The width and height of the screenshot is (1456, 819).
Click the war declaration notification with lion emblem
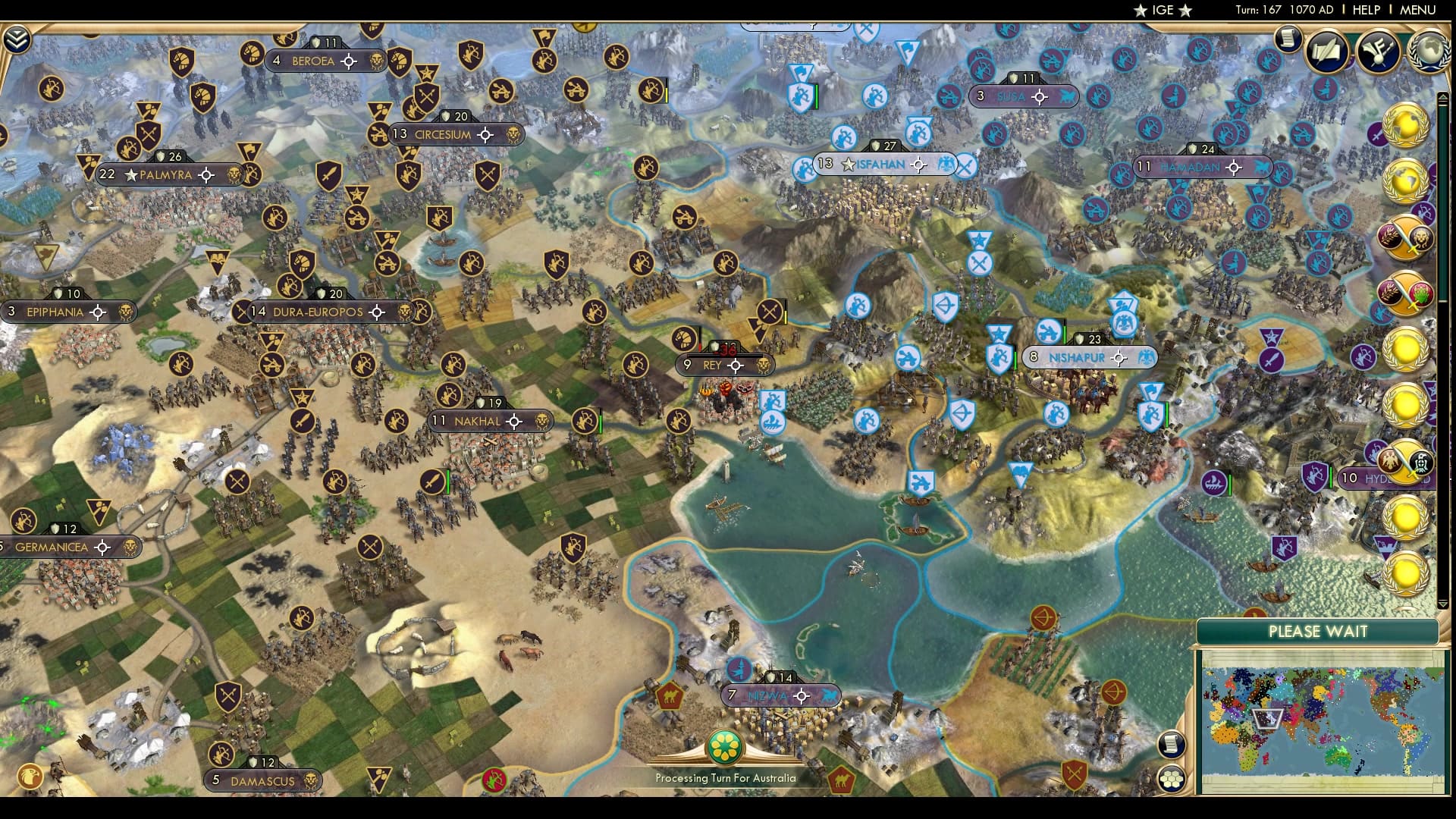click(x=1407, y=235)
